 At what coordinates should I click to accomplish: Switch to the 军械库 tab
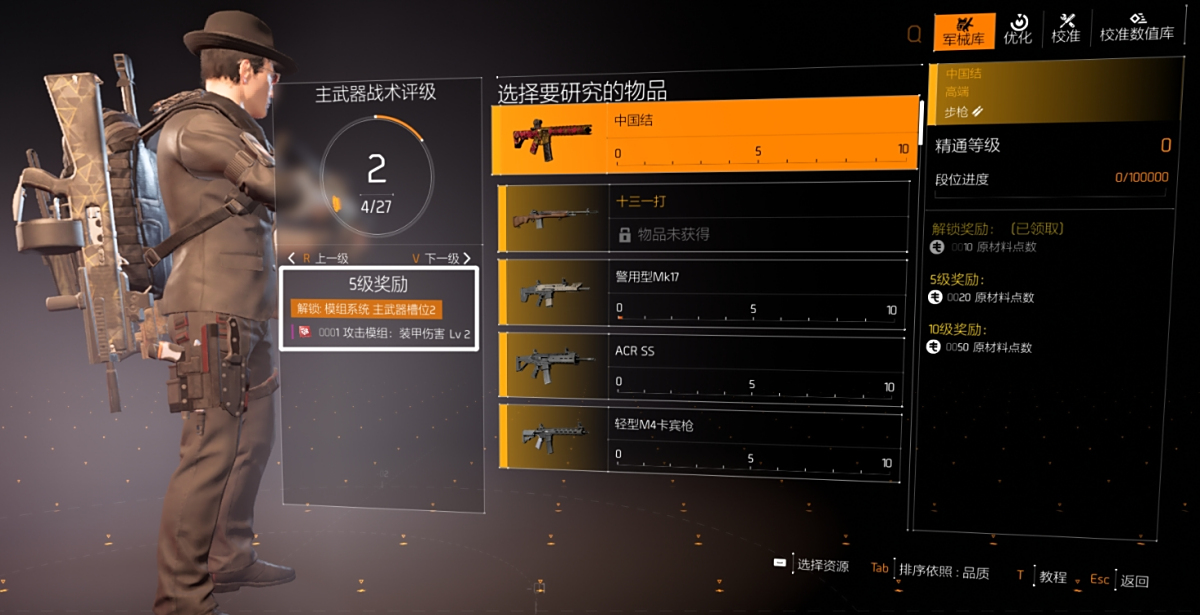click(964, 30)
